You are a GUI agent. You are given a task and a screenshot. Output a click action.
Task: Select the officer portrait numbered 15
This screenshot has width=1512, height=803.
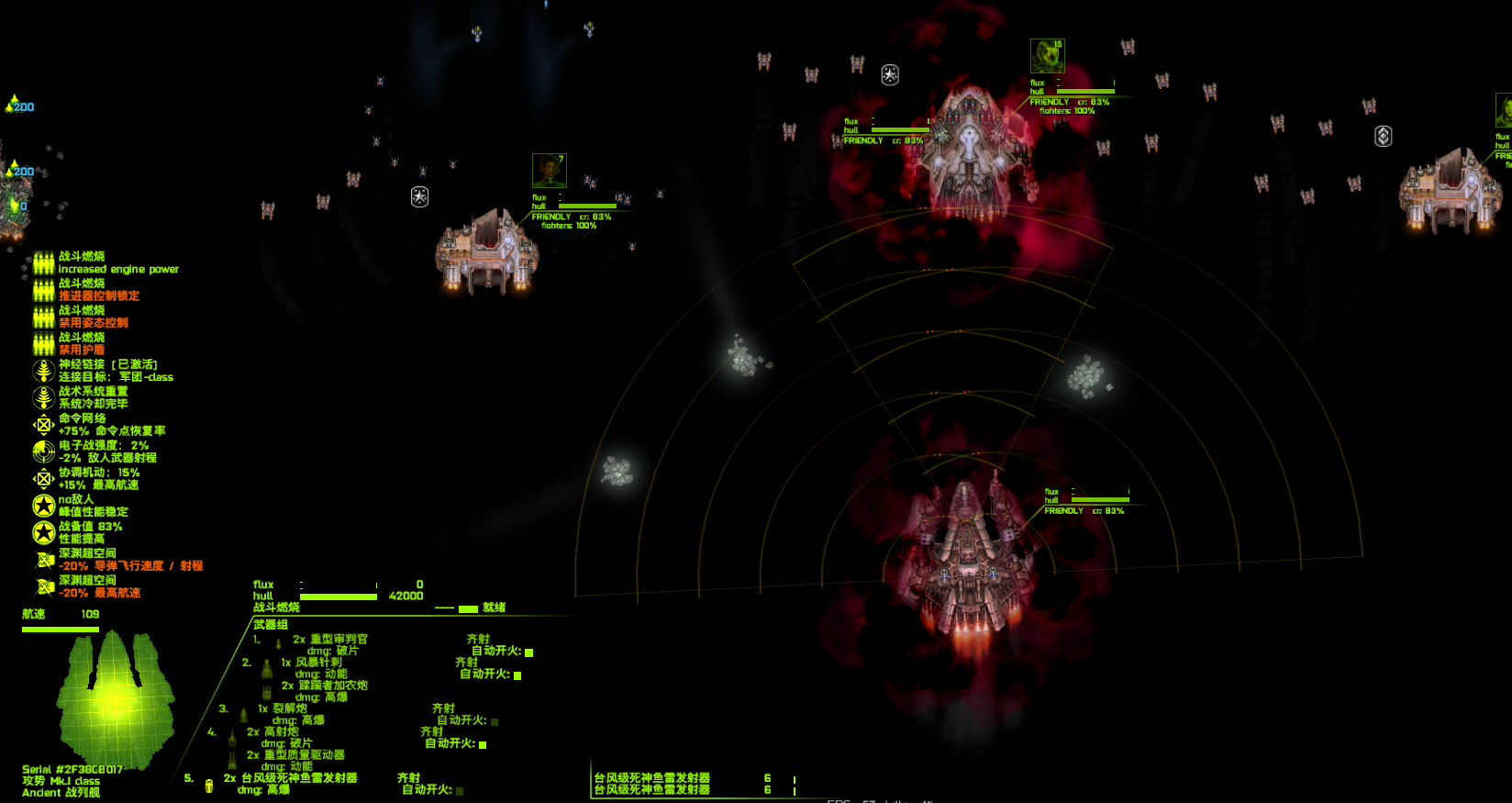pyautogui.click(x=1047, y=56)
